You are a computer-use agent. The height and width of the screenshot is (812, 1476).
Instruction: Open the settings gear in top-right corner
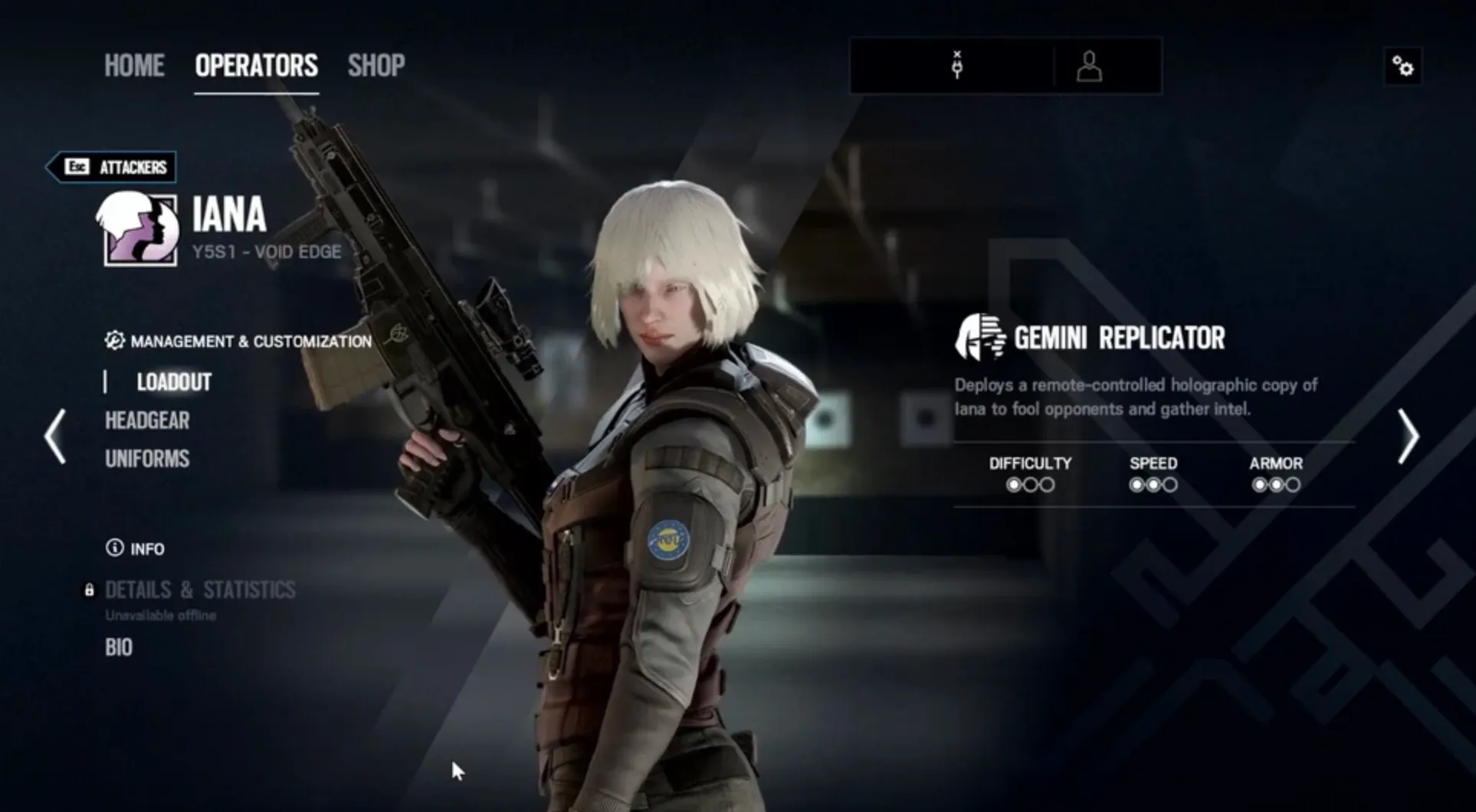pyautogui.click(x=1402, y=67)
